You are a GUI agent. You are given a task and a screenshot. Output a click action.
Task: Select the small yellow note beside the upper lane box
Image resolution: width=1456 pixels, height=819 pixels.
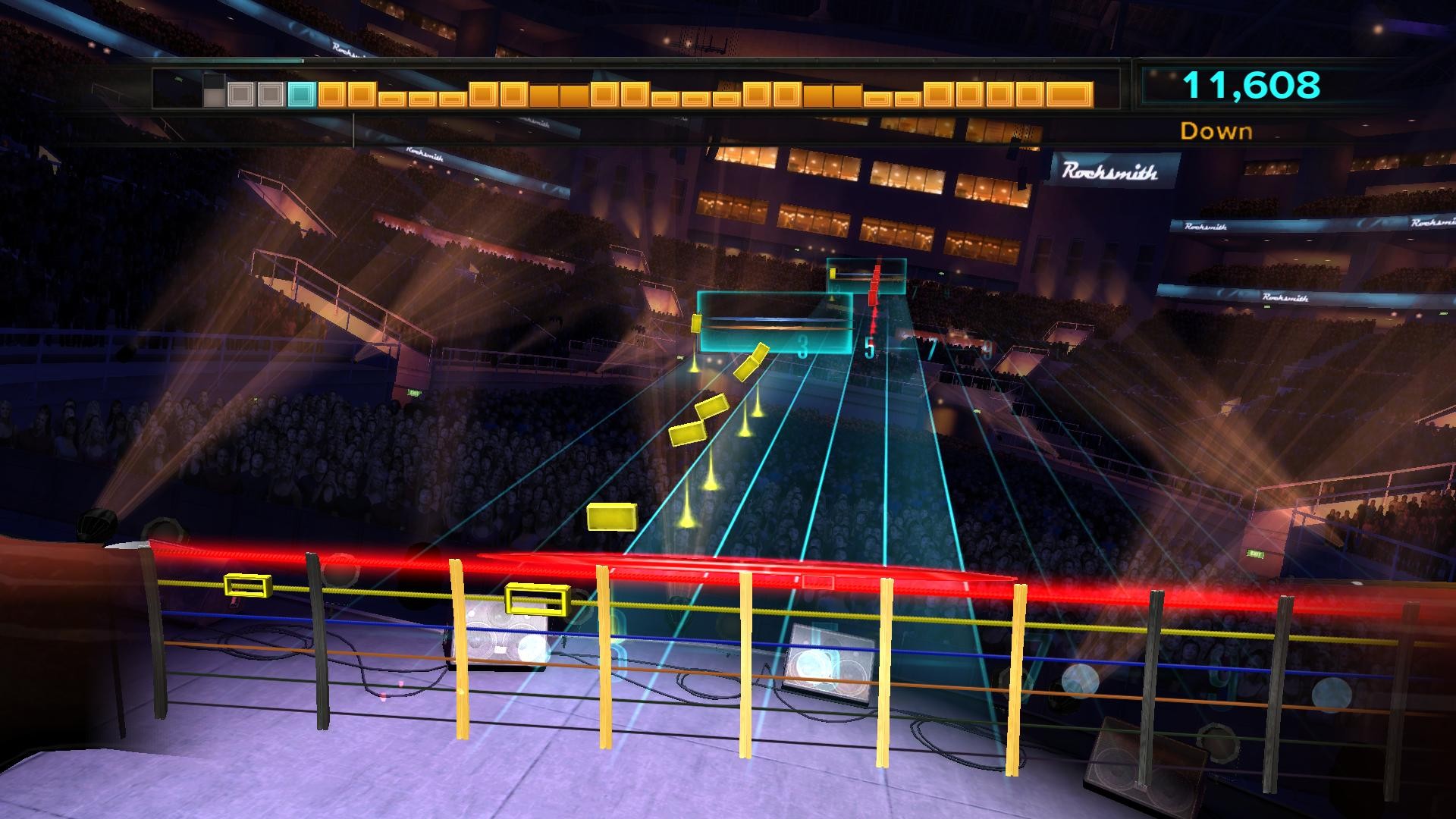pos(833,274)
